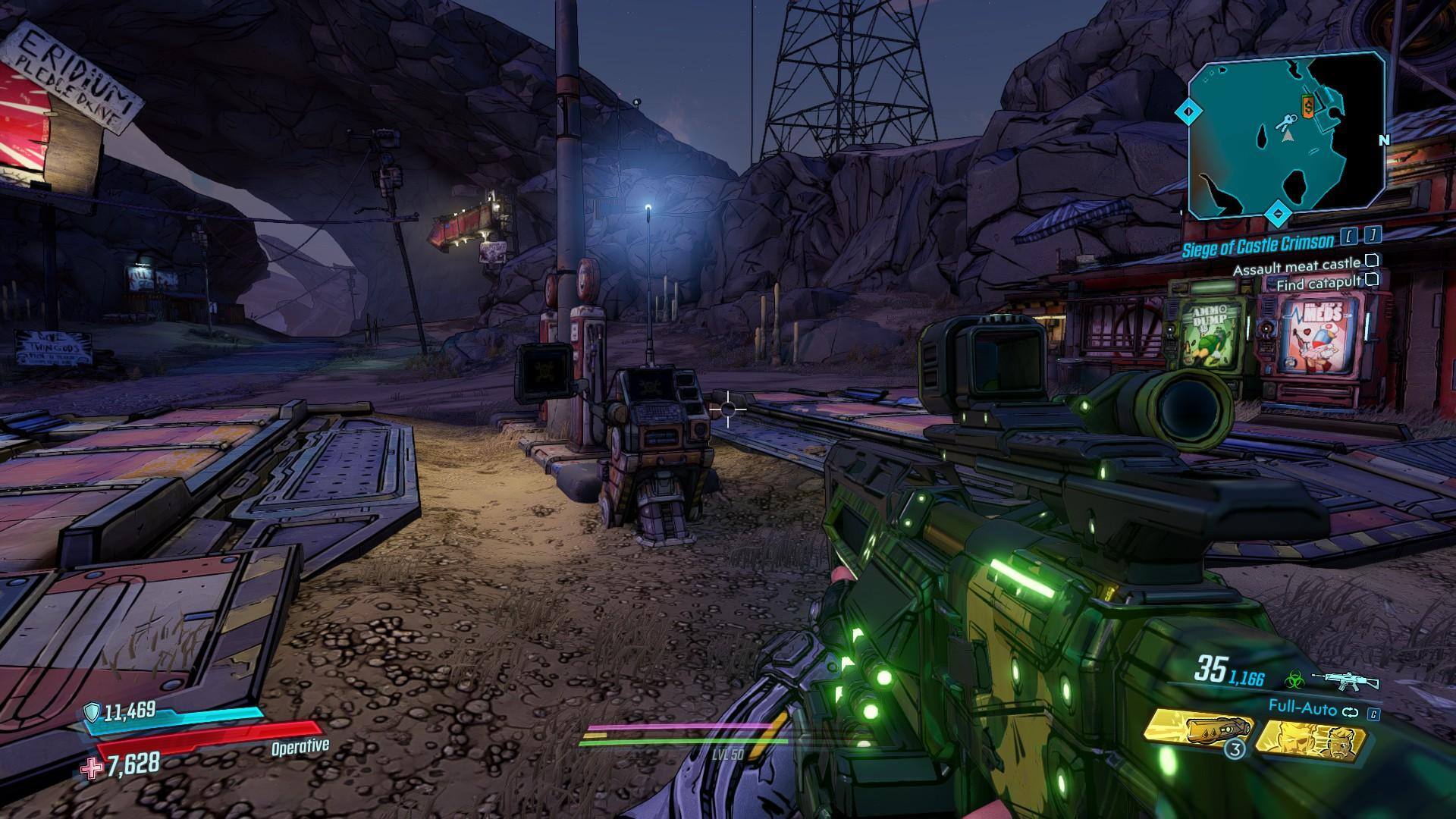Click the N compass marker on minimap
Viewport: 1456px width, 819px height.
coord(1384,140)
